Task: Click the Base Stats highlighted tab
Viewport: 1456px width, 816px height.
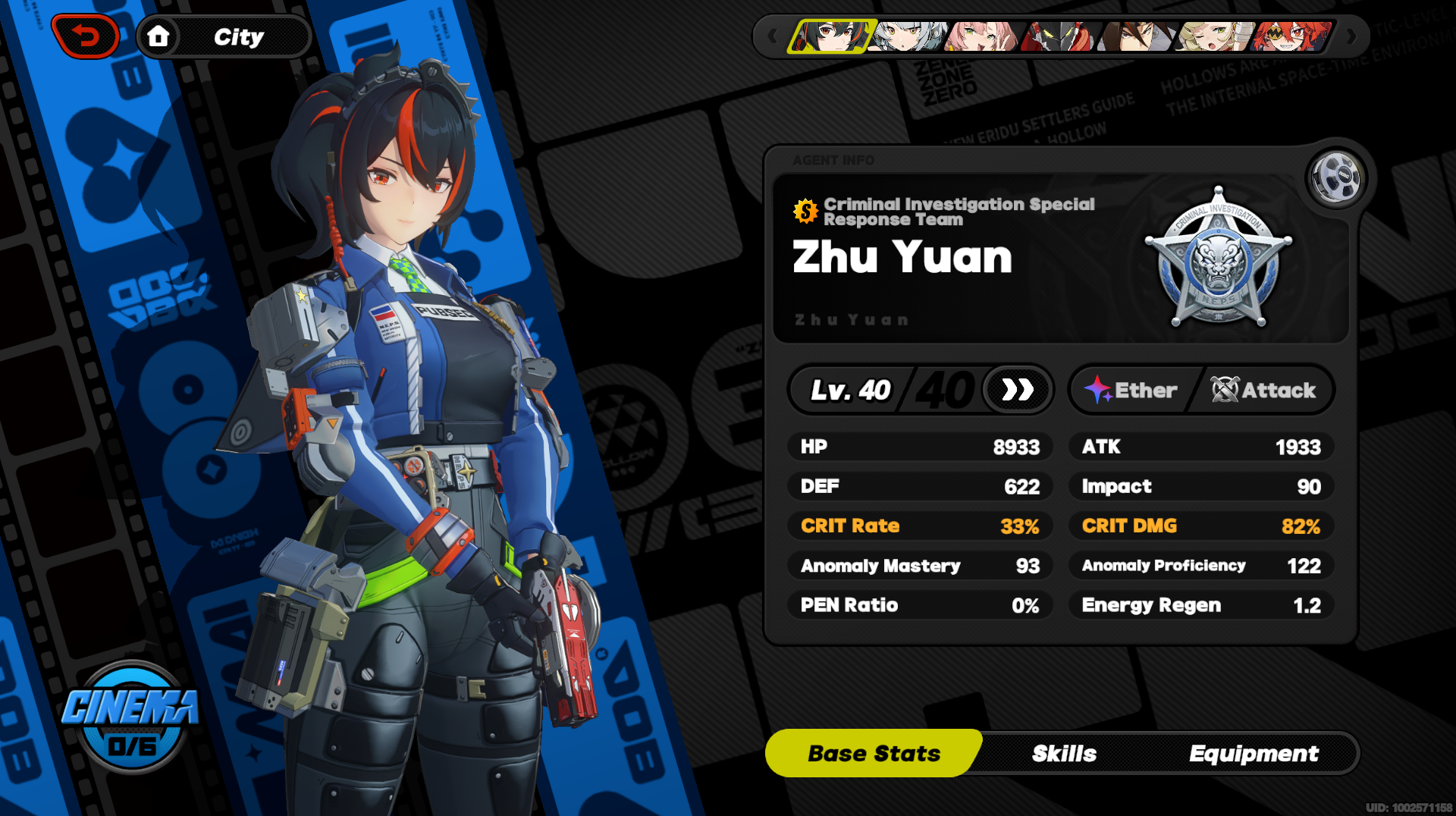Action: coord(874,753)
